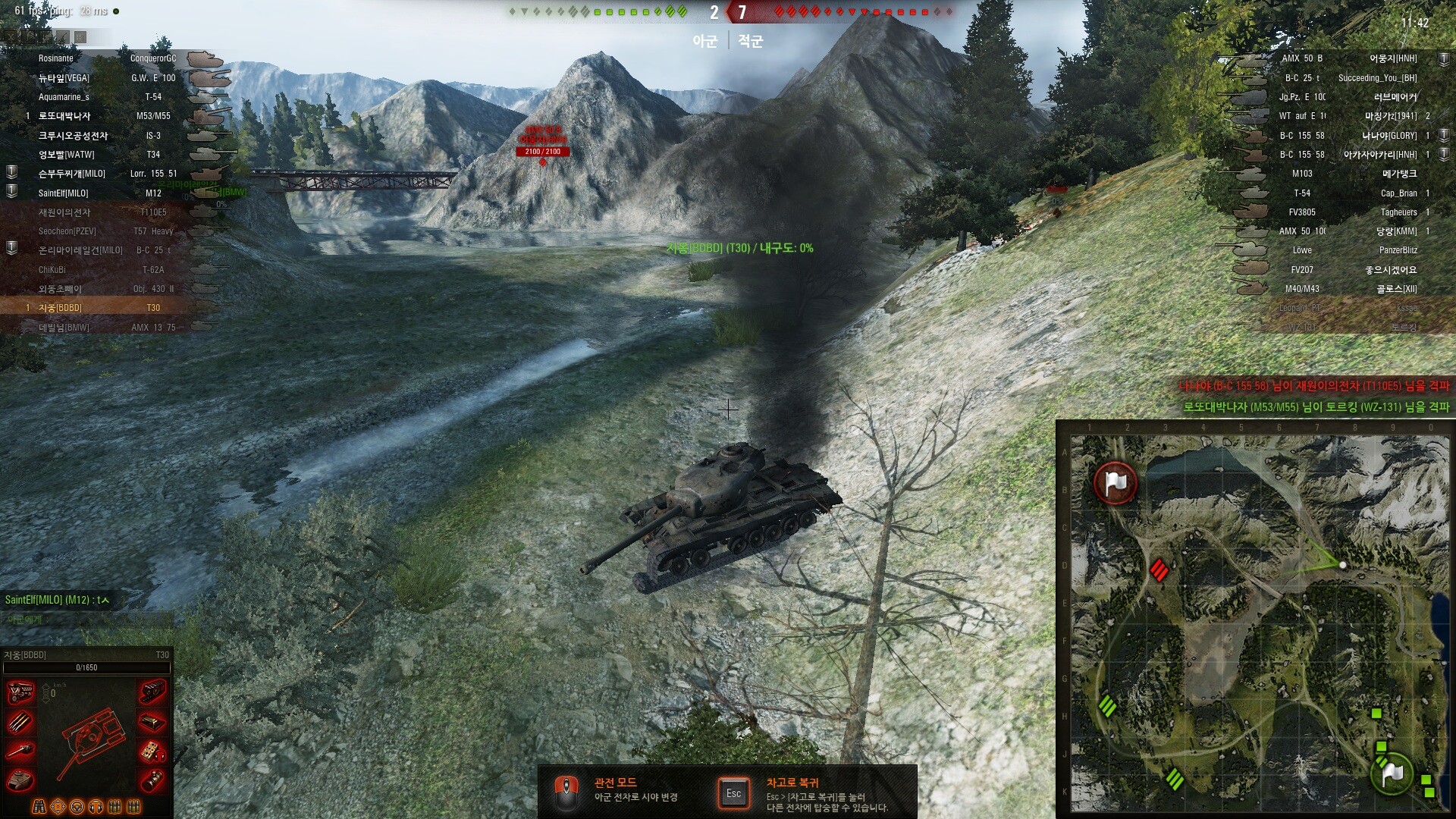The height and width of the screenshot is (819, 1456).
Task: Select Rosinante in the allied team list
Action: [56, 58]
